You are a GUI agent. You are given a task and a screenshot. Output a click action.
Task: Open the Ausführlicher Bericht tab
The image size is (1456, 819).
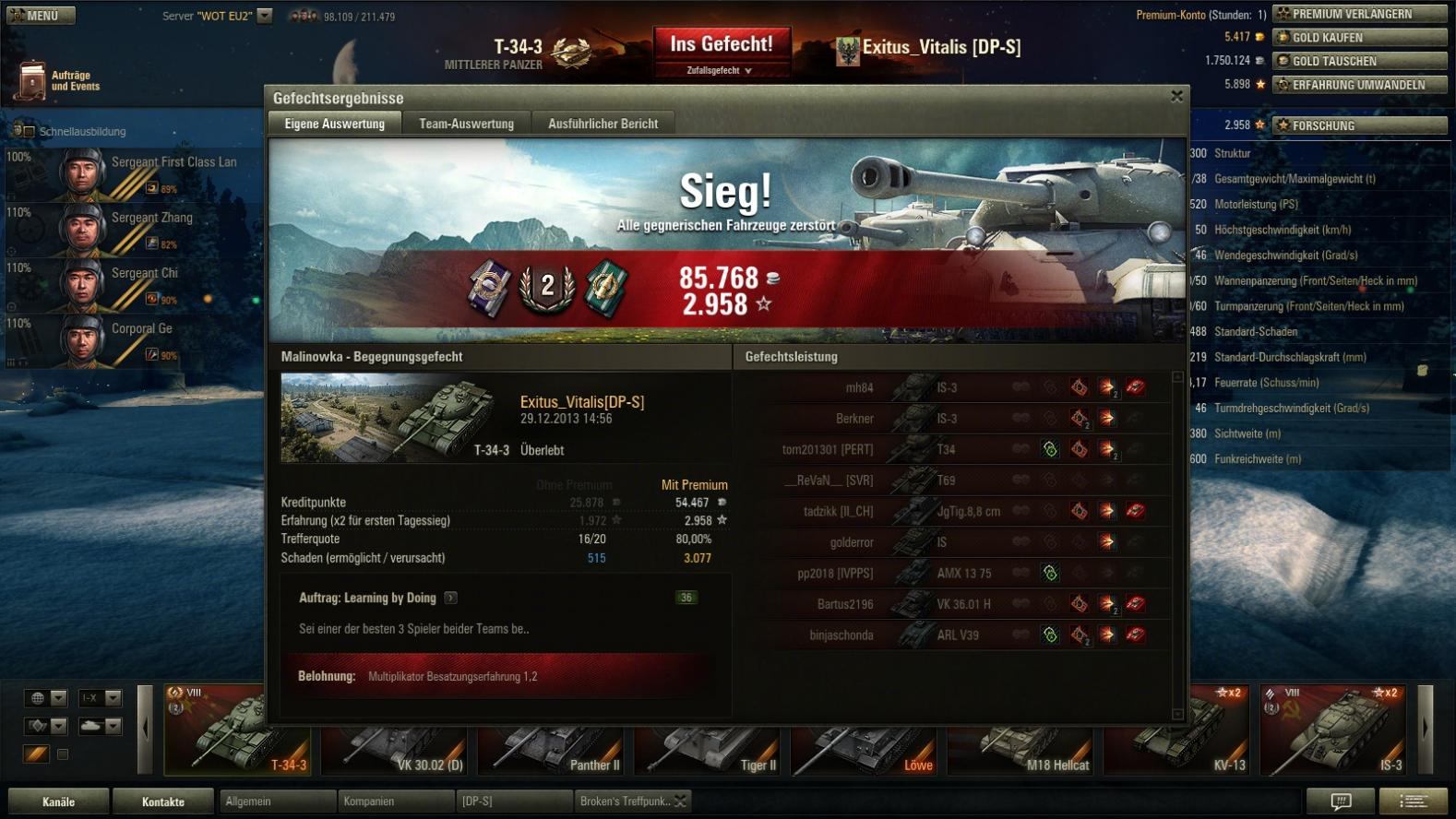(603, 124)
